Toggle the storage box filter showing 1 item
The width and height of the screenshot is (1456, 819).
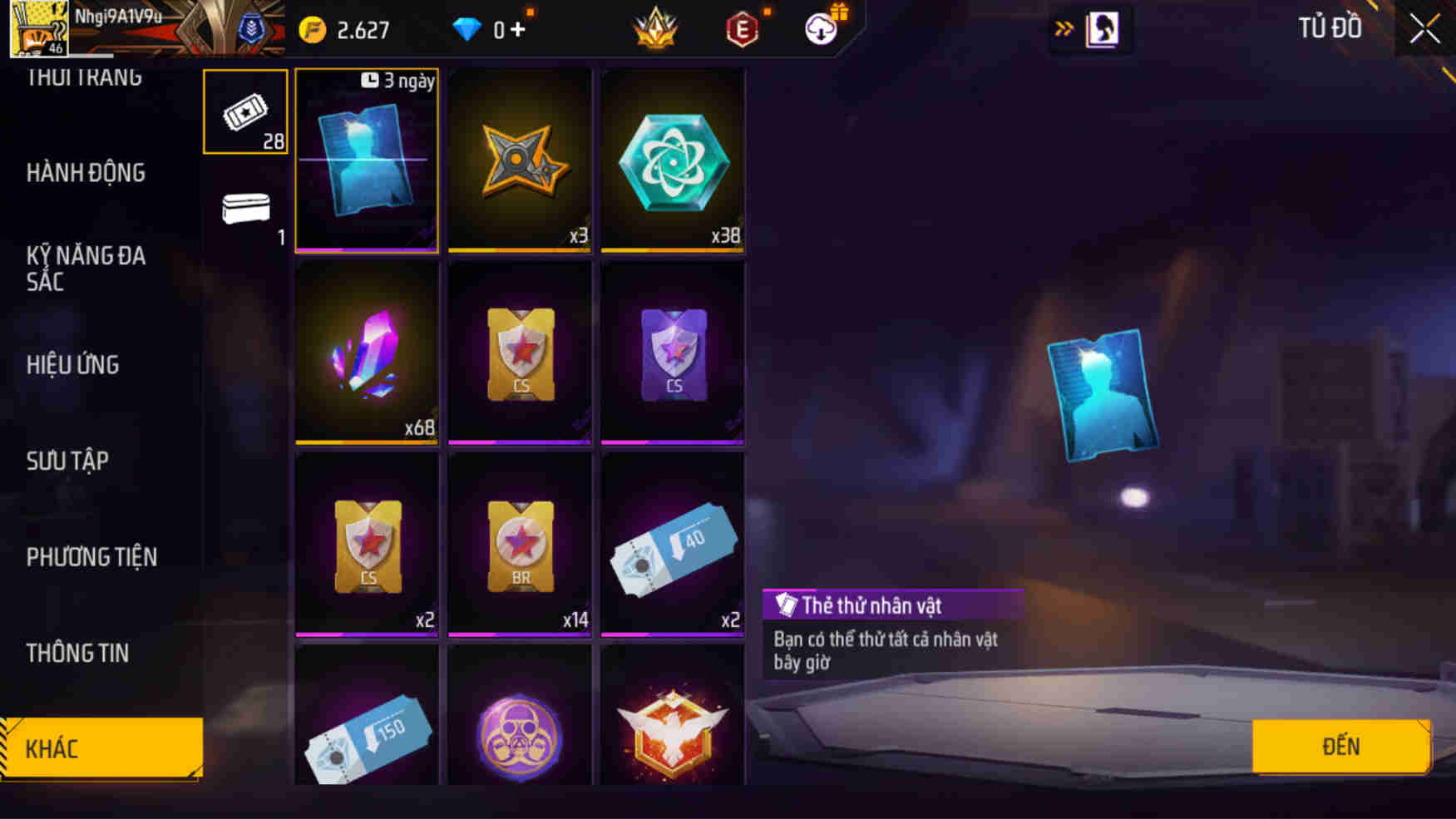[244, 210]
